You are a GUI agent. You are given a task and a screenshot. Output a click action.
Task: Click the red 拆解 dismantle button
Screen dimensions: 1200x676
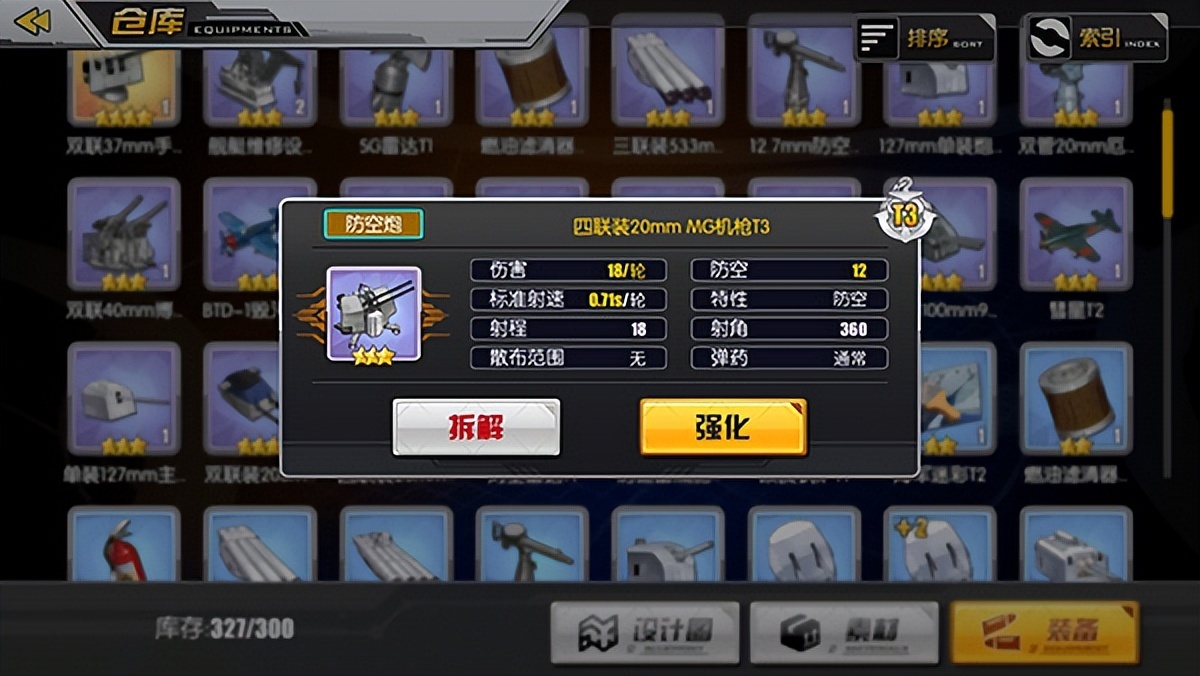(x=476, y=427)
